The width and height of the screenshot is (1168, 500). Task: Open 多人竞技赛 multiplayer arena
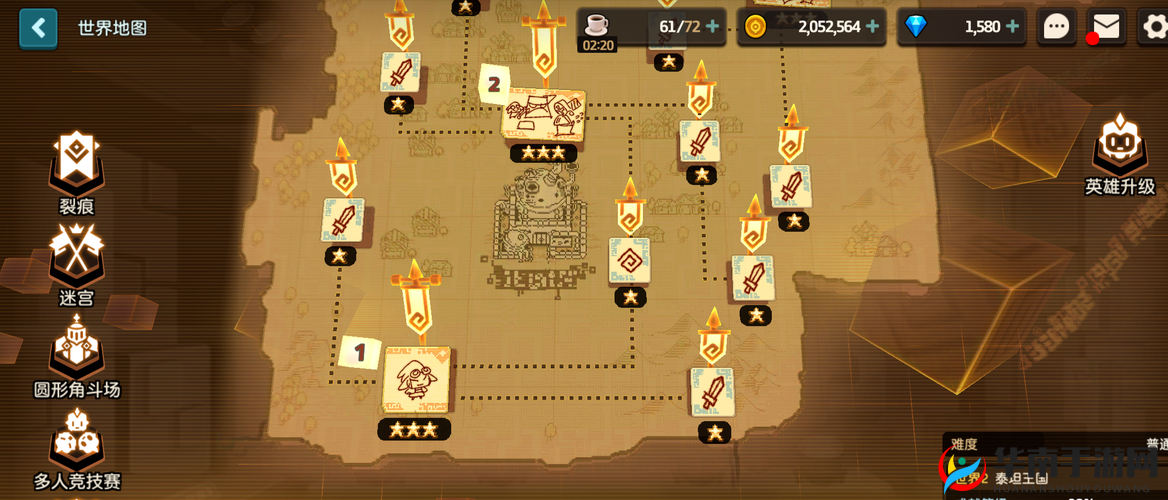pyautogui.click(x=76, y=445)
